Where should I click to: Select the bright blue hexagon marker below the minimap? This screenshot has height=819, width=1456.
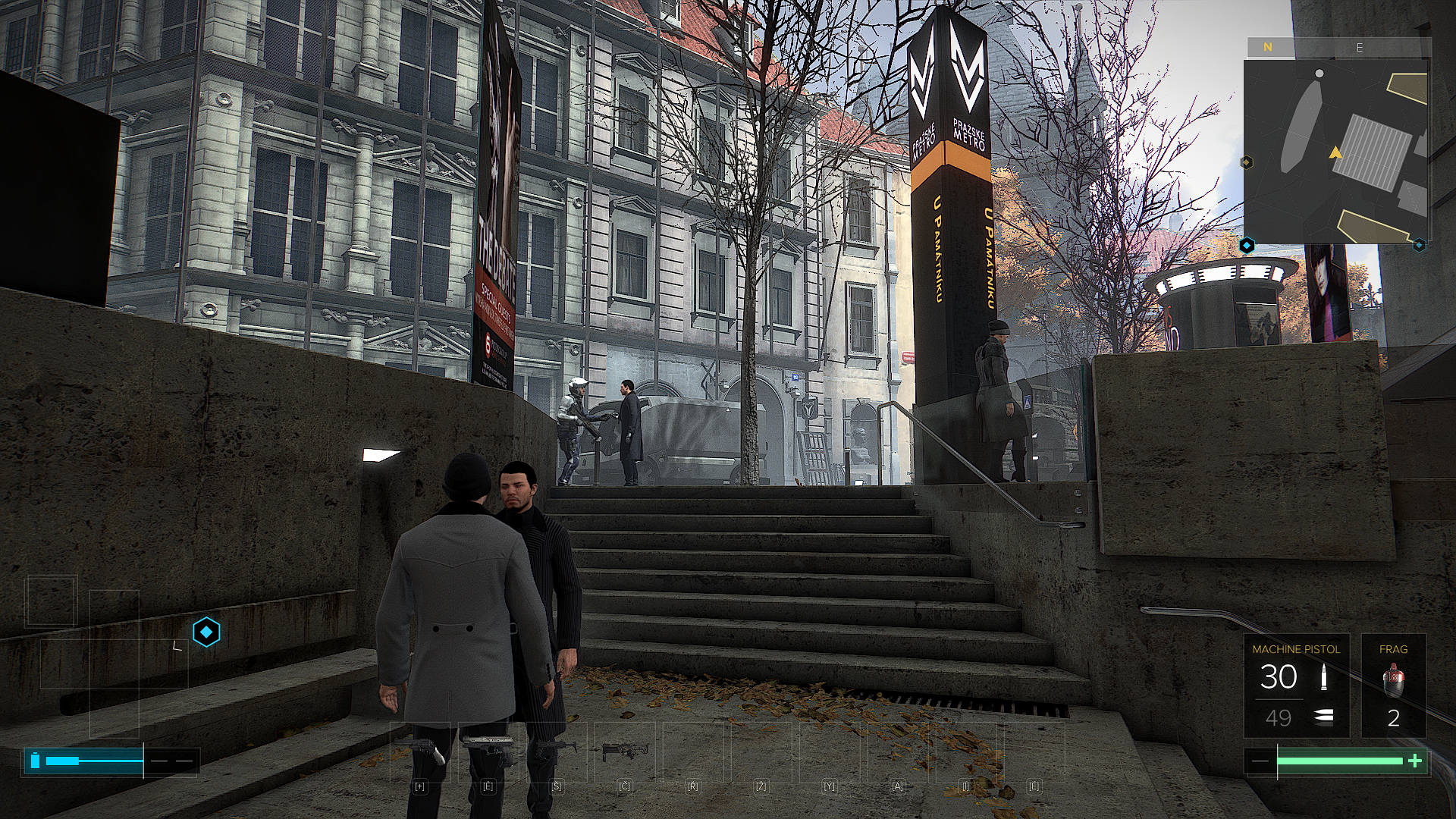(x=1247, y=245)
